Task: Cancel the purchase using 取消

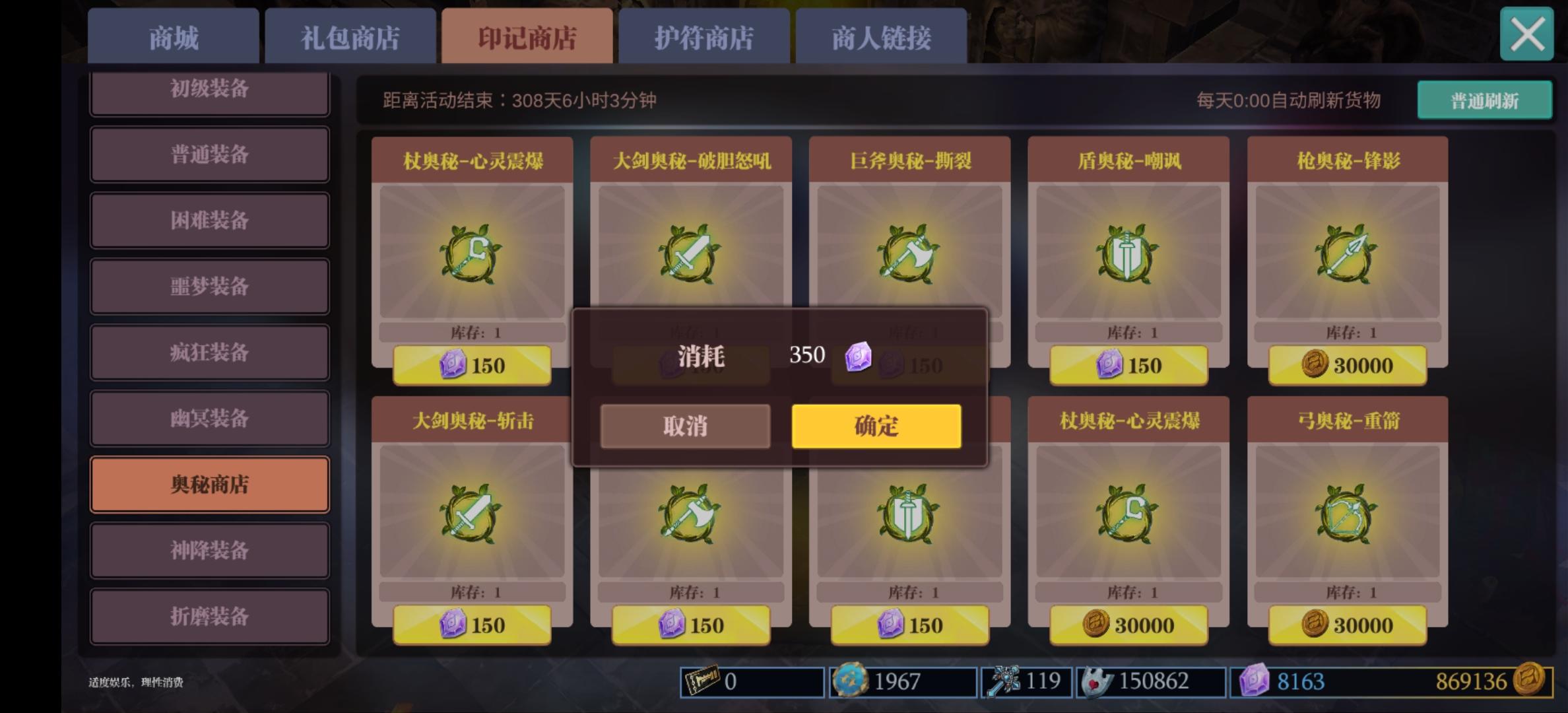Action: [684, 426]
